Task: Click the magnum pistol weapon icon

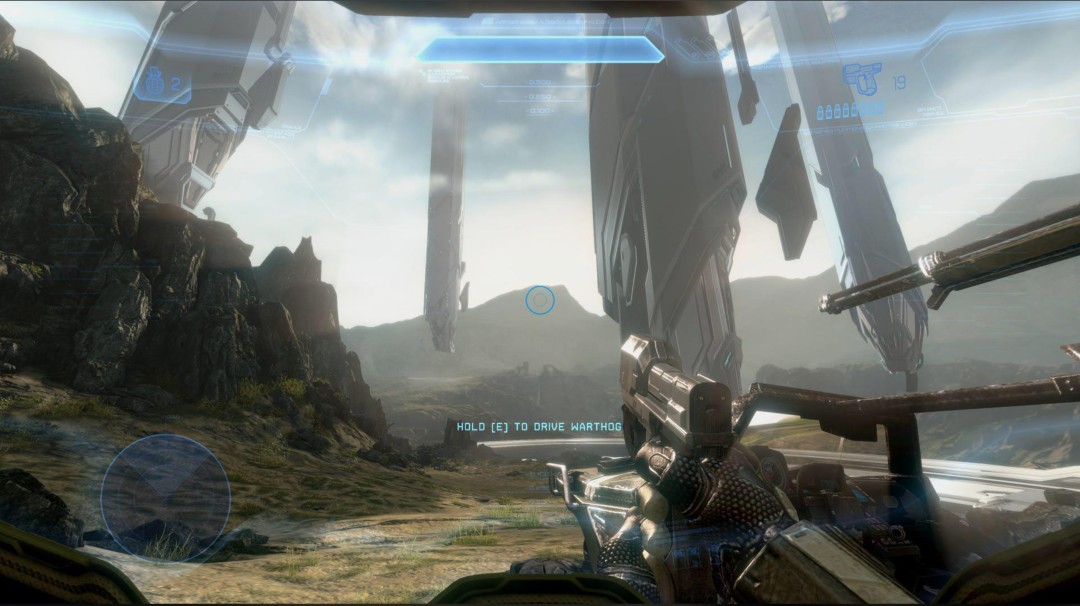Action: coord(862,79)
